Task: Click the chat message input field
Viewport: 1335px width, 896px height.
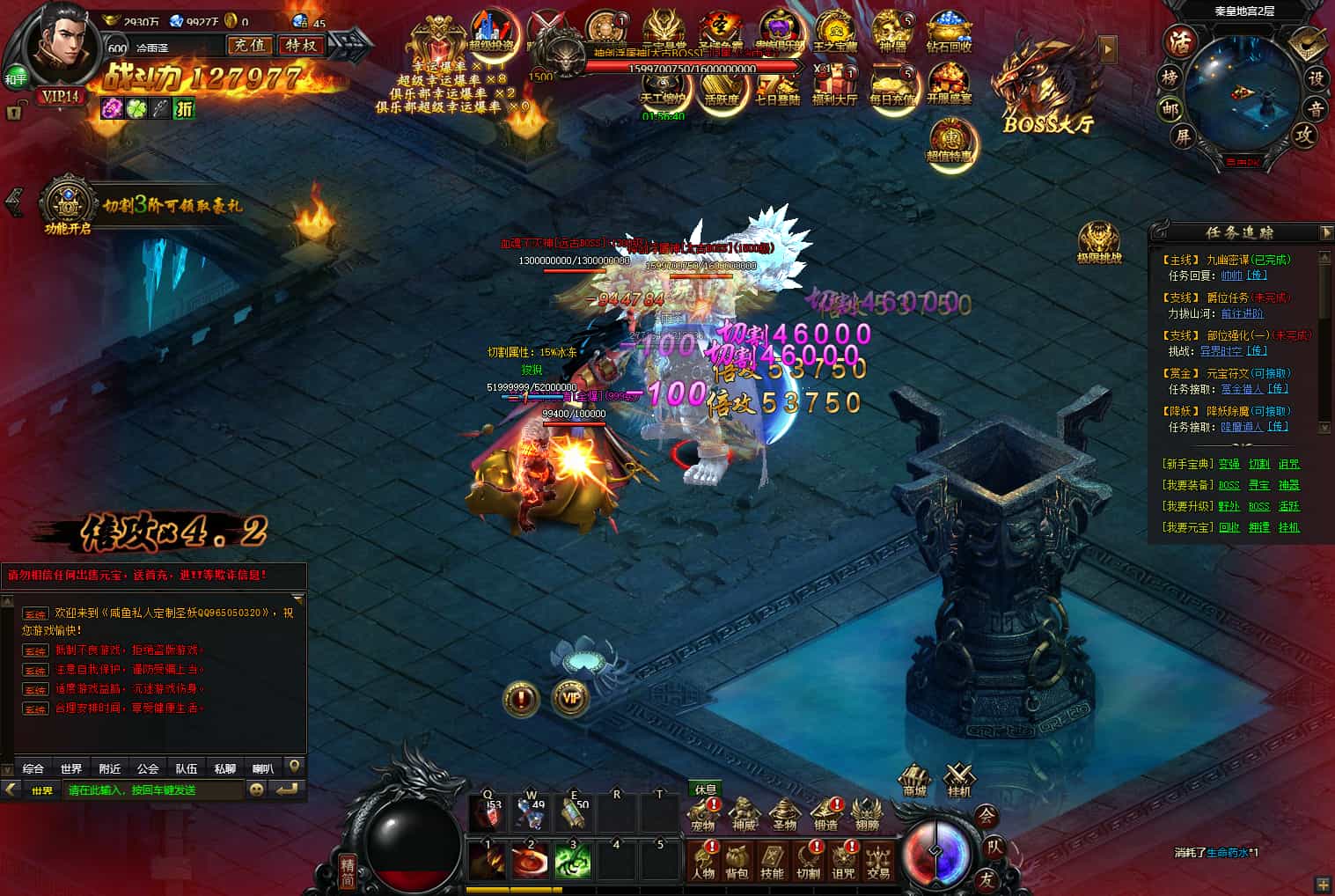Action: point(154,790)
